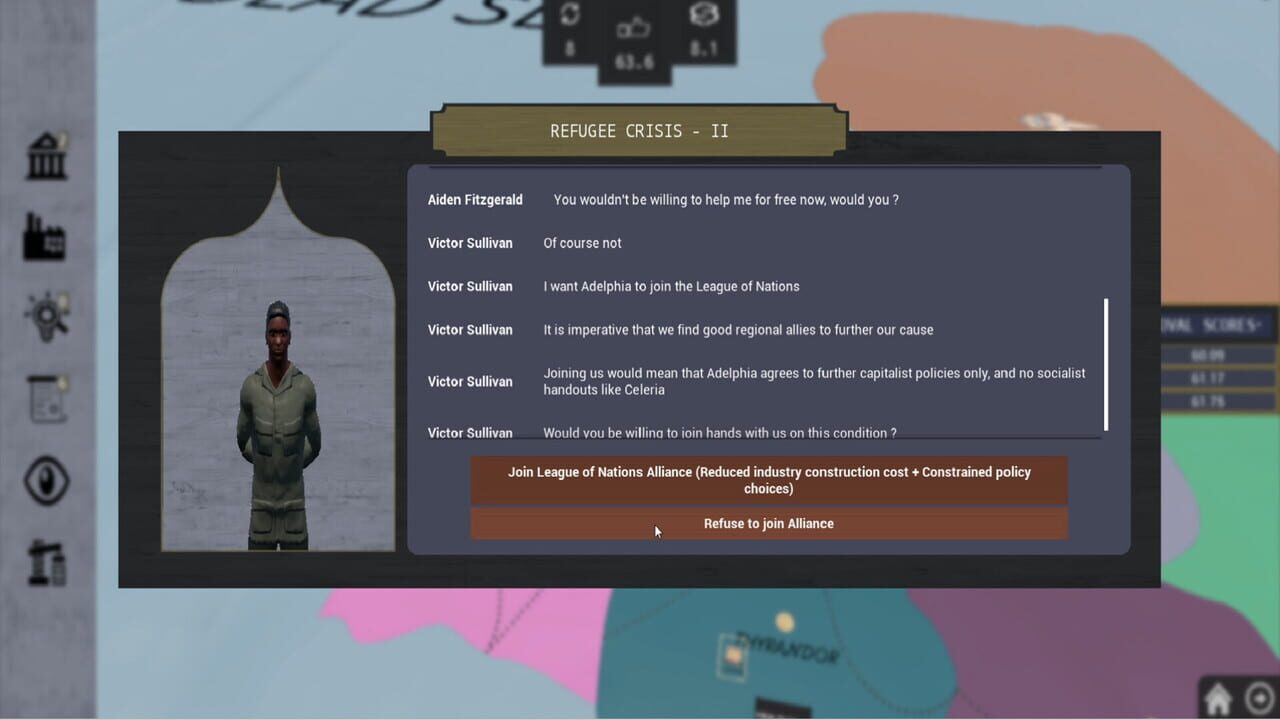Select Refuse to join Alliance
The width and height of the screenshot is (1280, 720).
pyautogui.click(x=768, y=523)
